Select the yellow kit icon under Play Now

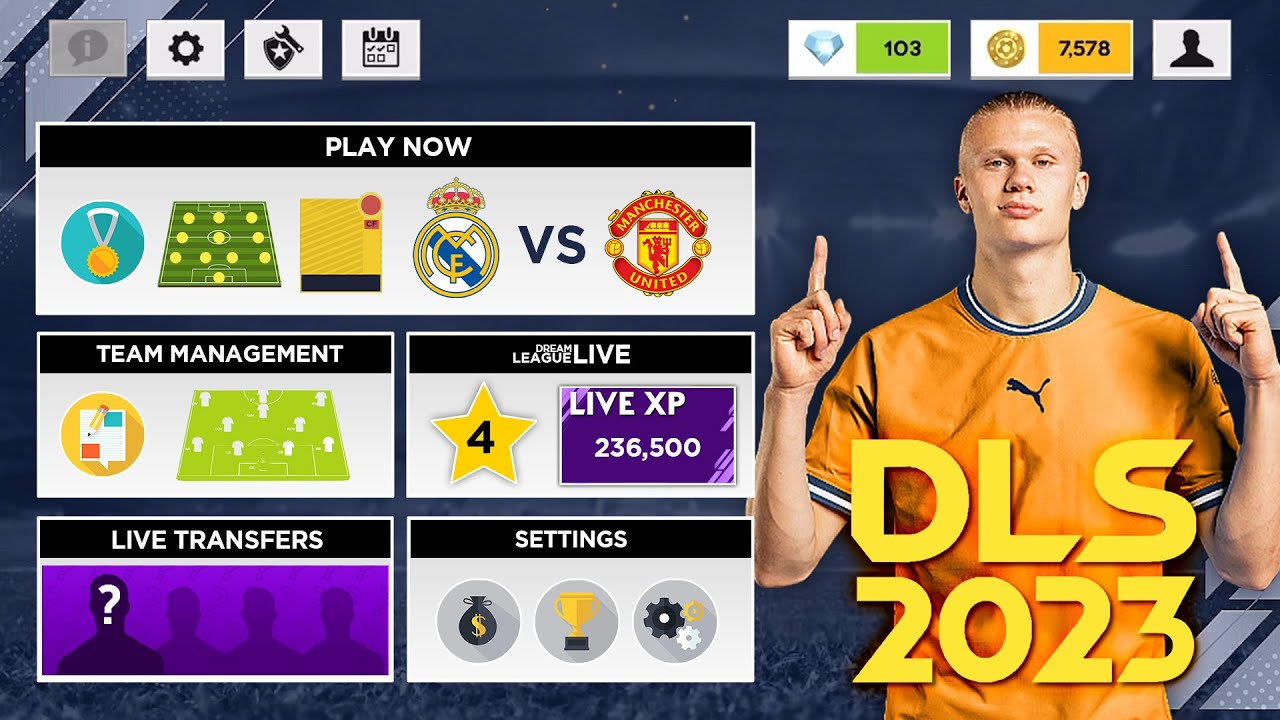point(340,240)
